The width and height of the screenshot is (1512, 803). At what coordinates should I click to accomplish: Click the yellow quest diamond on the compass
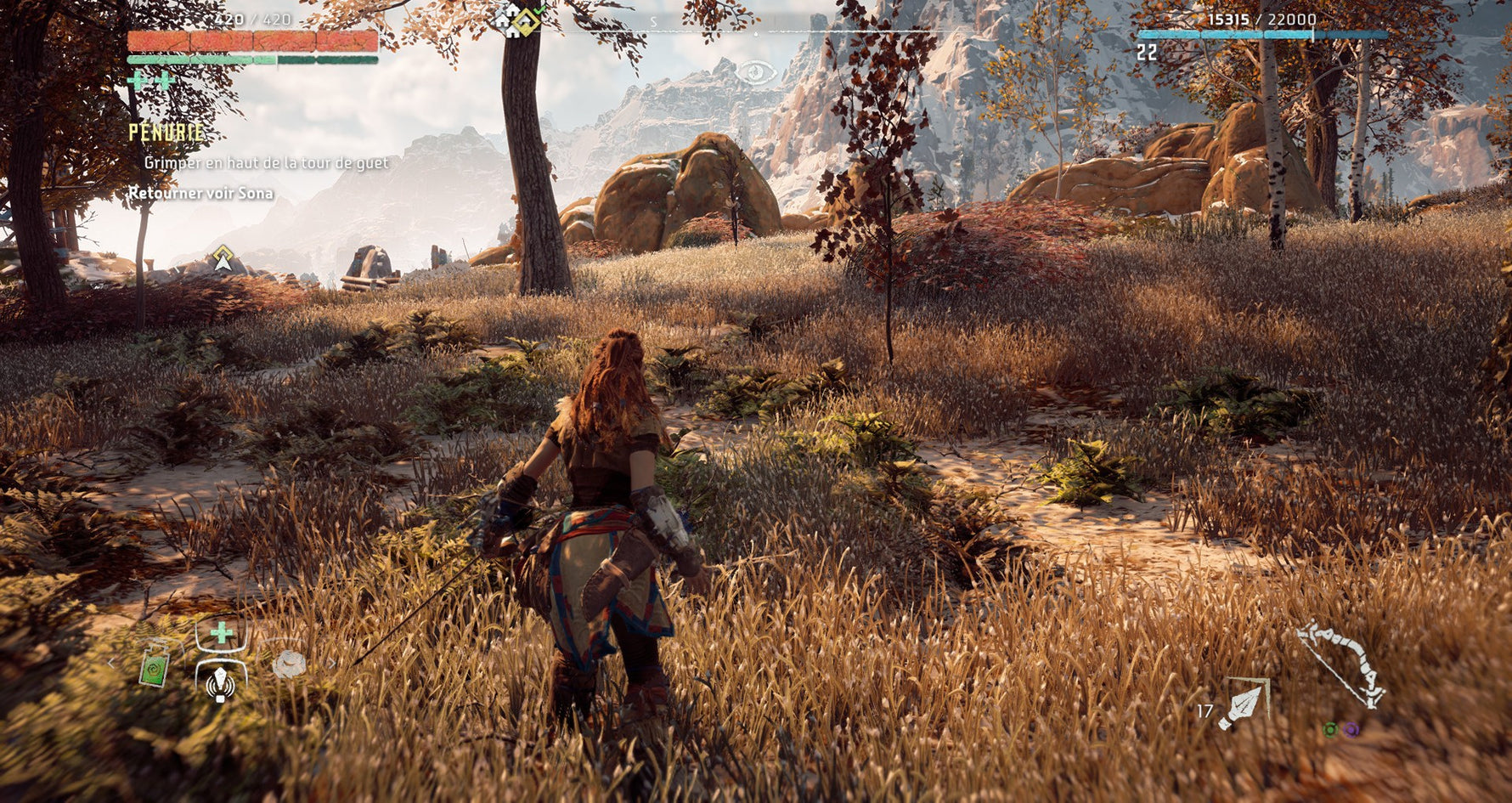coord(527,22)
